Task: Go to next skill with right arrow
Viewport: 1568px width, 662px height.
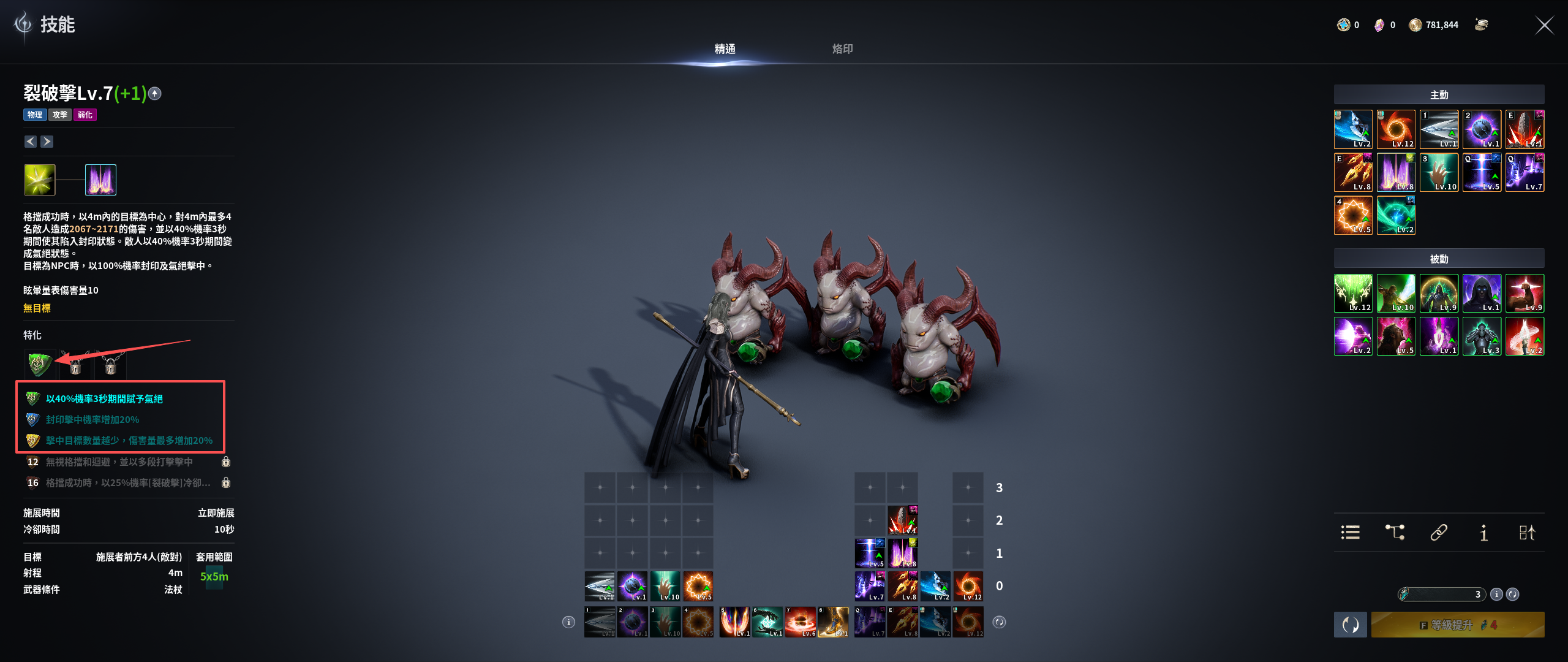Action: [47, 142]
